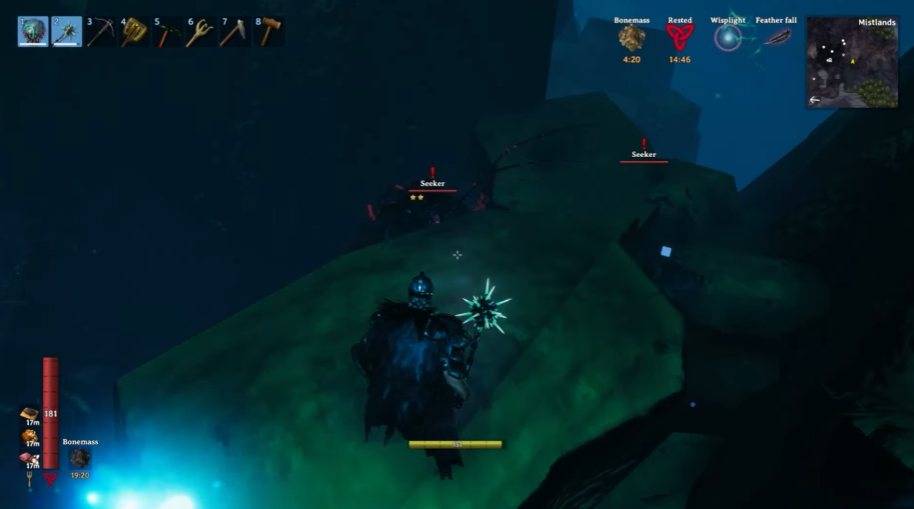Click the raw meat food icon

[x=29, y=458]
